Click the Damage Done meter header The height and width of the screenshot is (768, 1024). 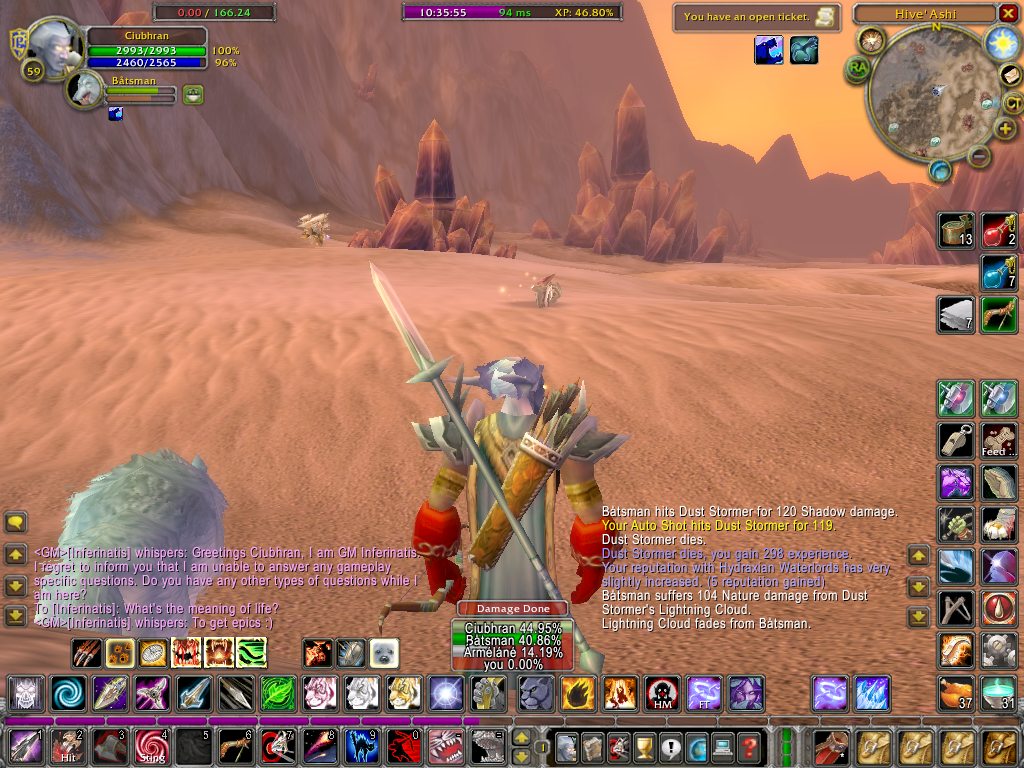pos(512,608)
